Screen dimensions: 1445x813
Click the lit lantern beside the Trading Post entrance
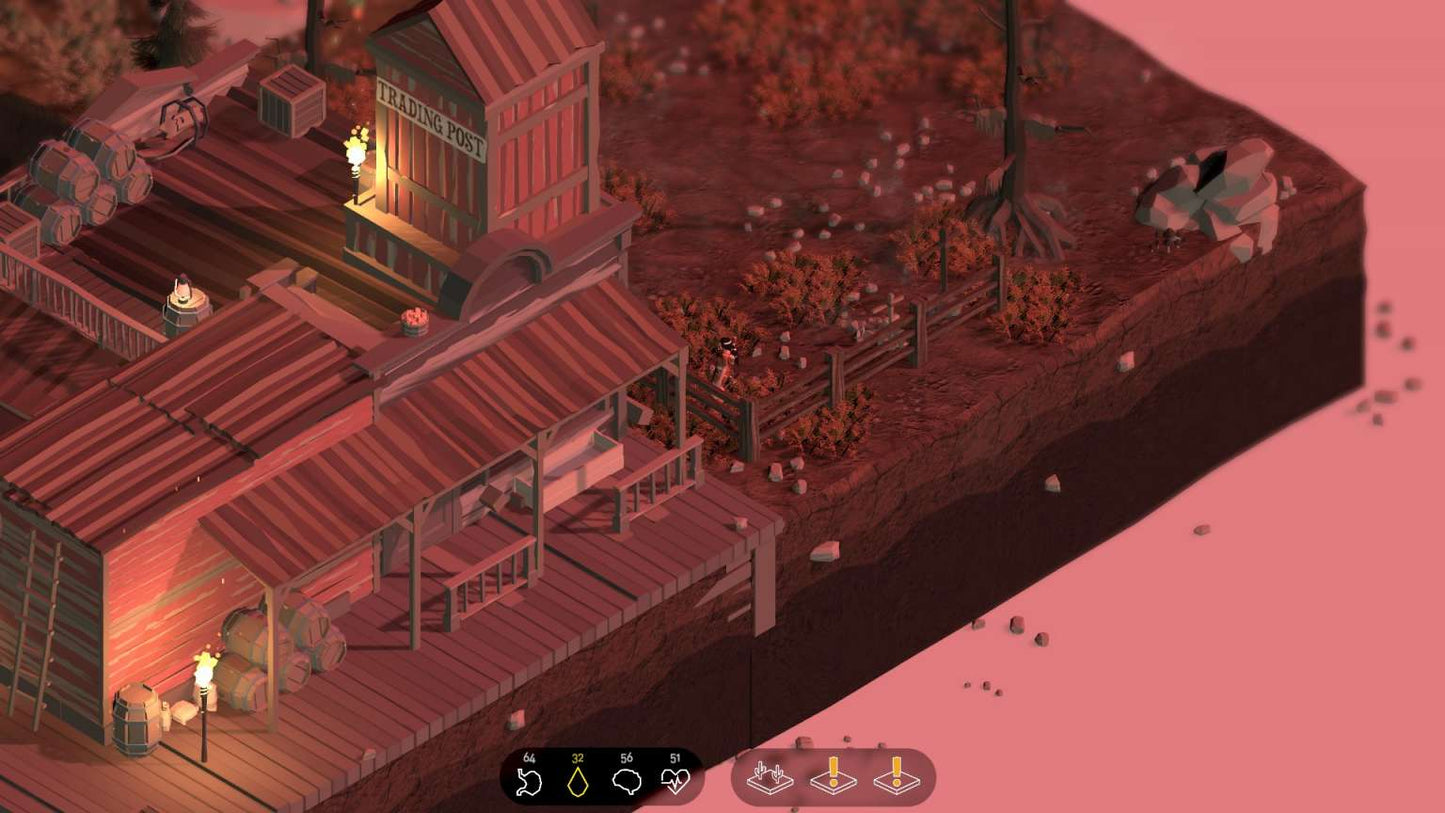click(x=356, y=152)
